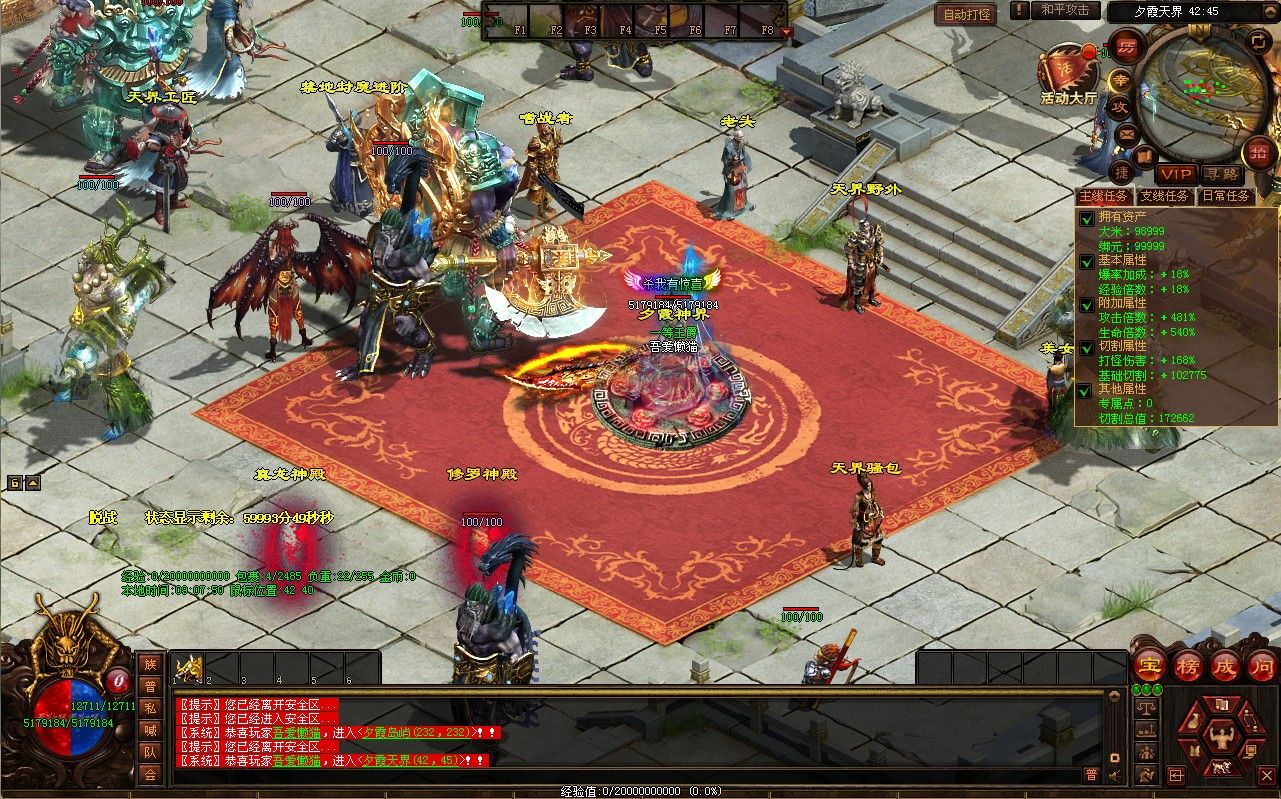The image size is (1281, 799).
Task: Activate the 寻路 pathfinding button
Action: [1220, 175]
